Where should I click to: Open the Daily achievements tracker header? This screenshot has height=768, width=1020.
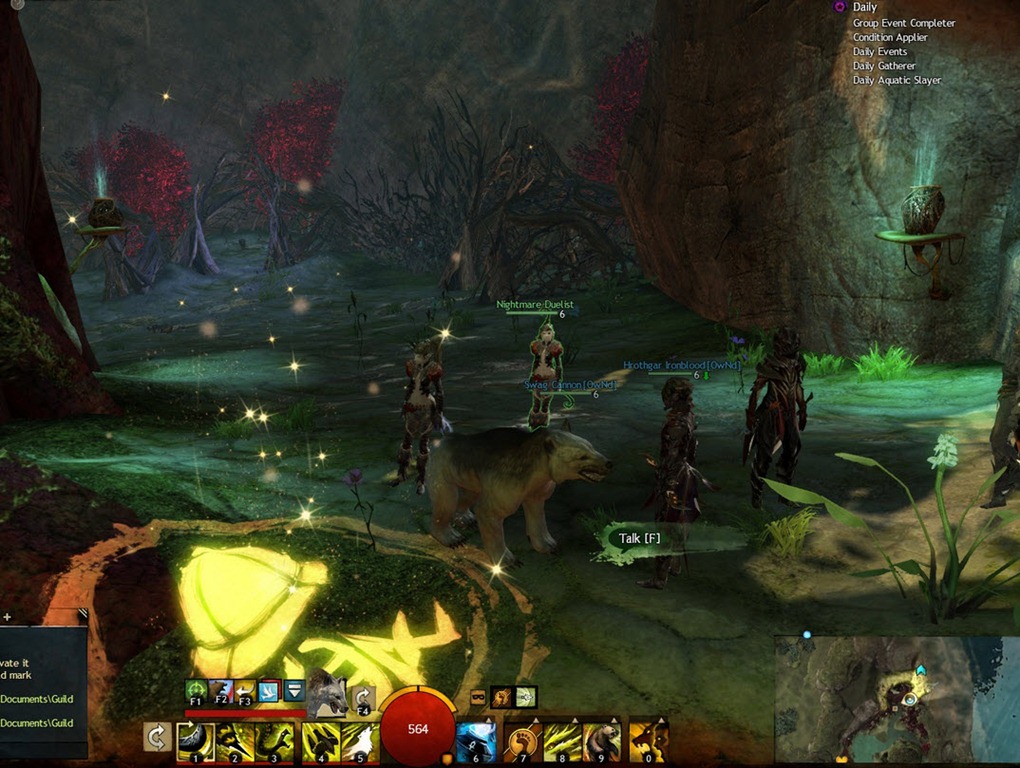[864, 7]
